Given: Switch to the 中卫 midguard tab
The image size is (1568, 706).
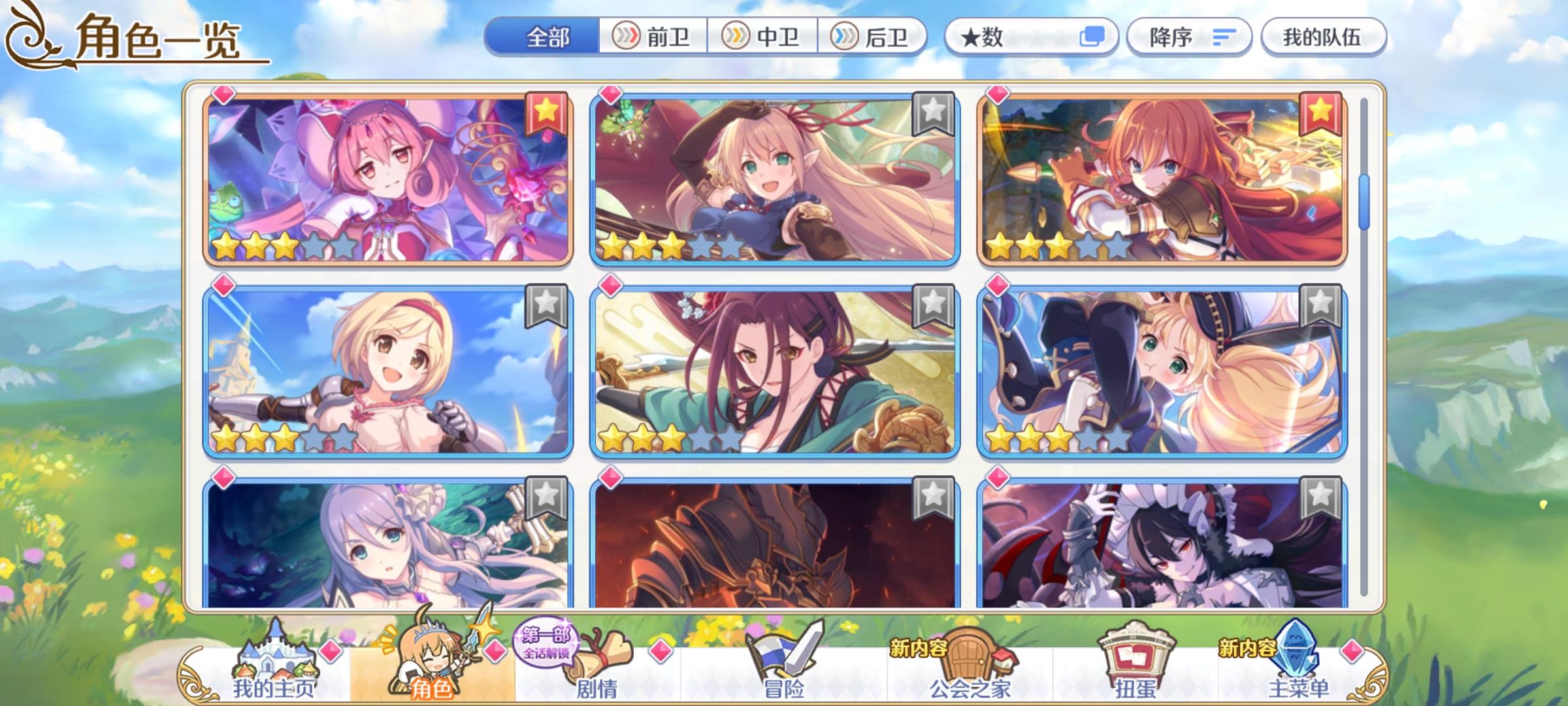Looking at the screenshot, I should click(764, 37).
